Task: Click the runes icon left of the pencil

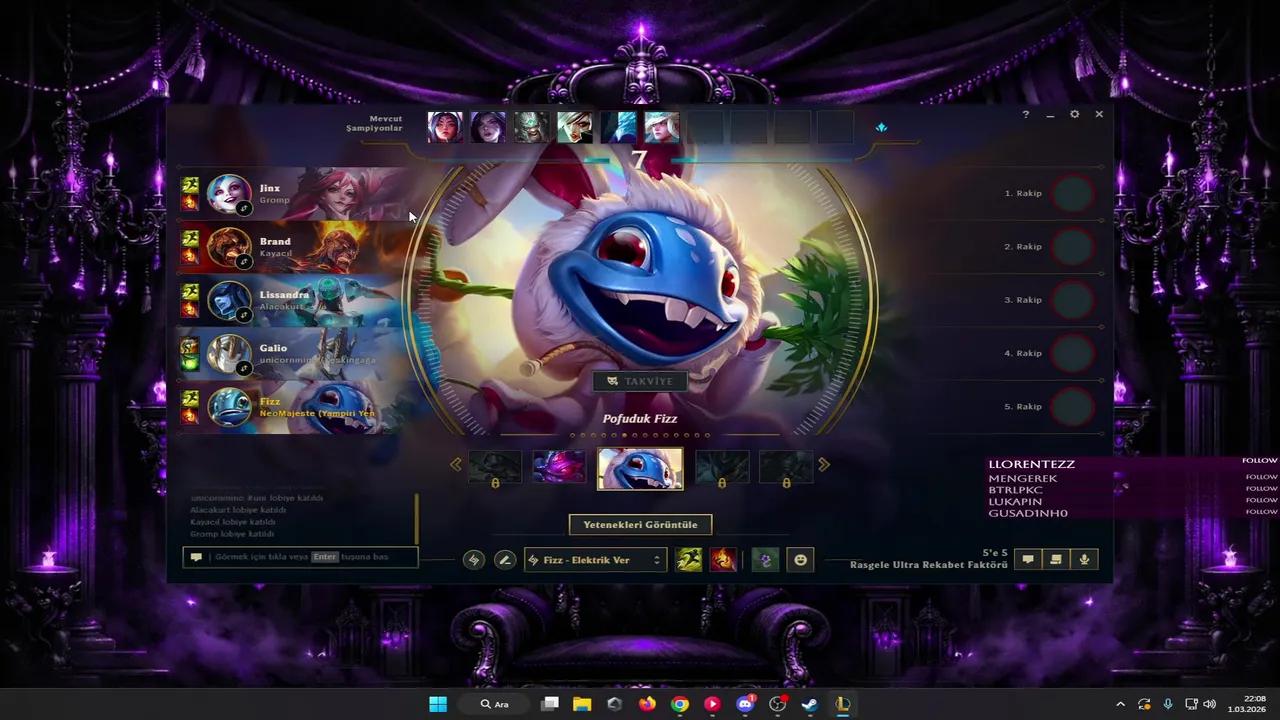Action: click(x=473, y=560)
